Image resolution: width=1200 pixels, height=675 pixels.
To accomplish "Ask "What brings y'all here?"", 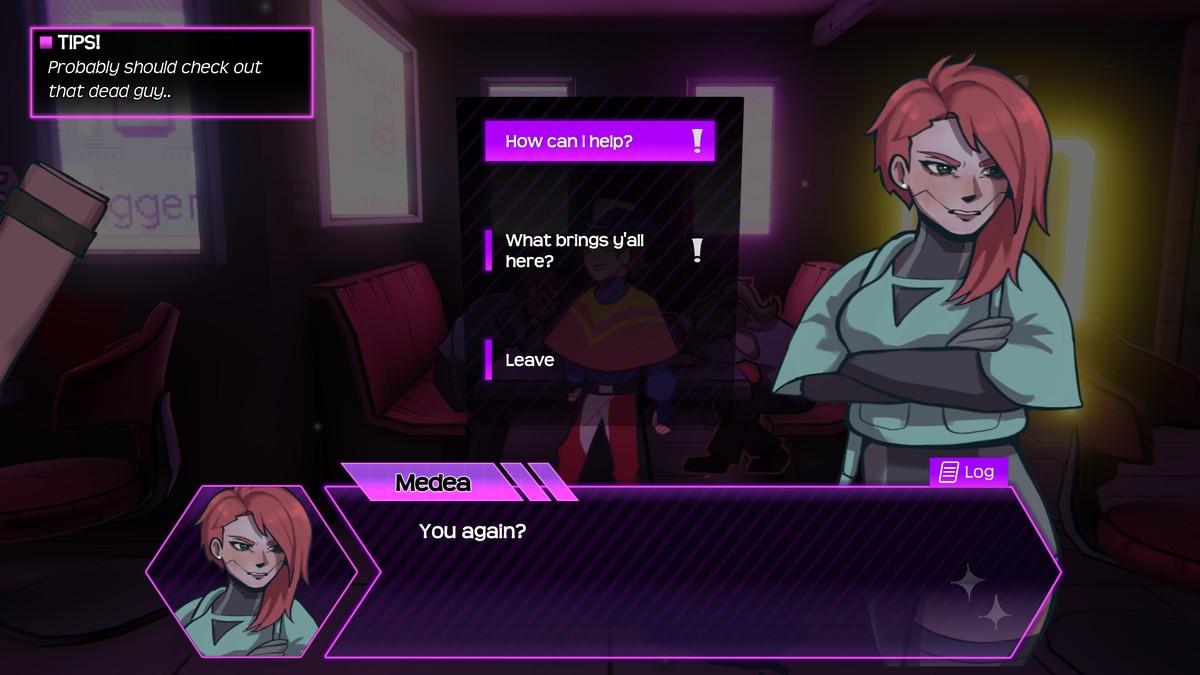I will click(x=598, y=250).
